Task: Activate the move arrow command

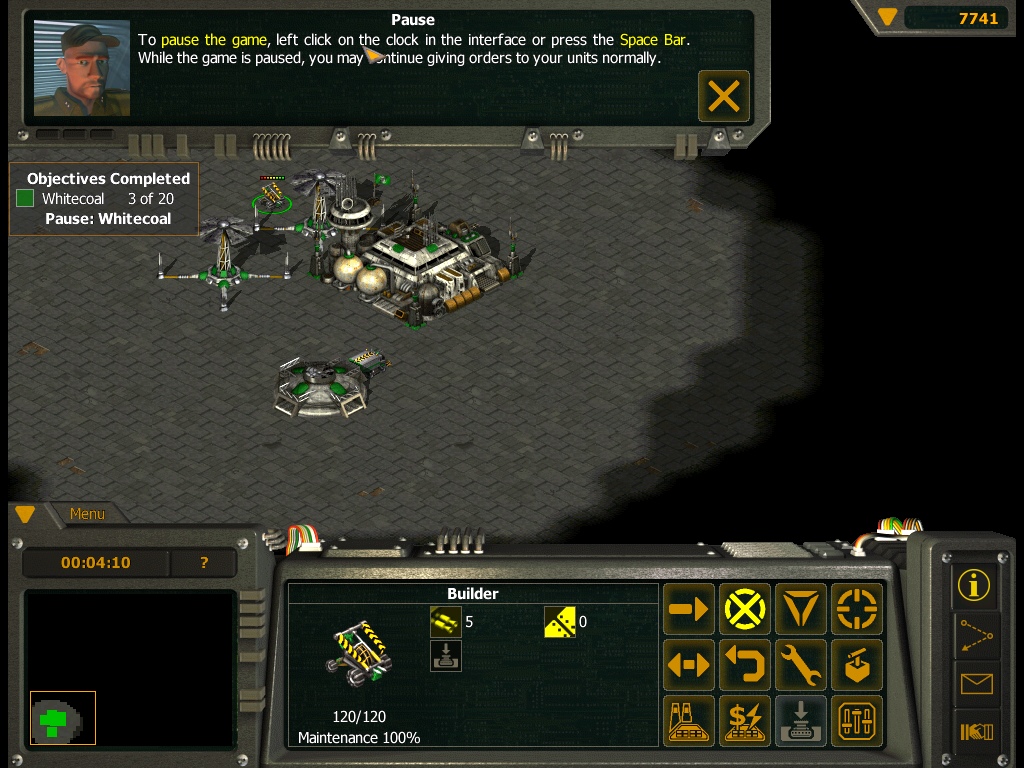Action: pyautogui.click(x=689, y=609)
